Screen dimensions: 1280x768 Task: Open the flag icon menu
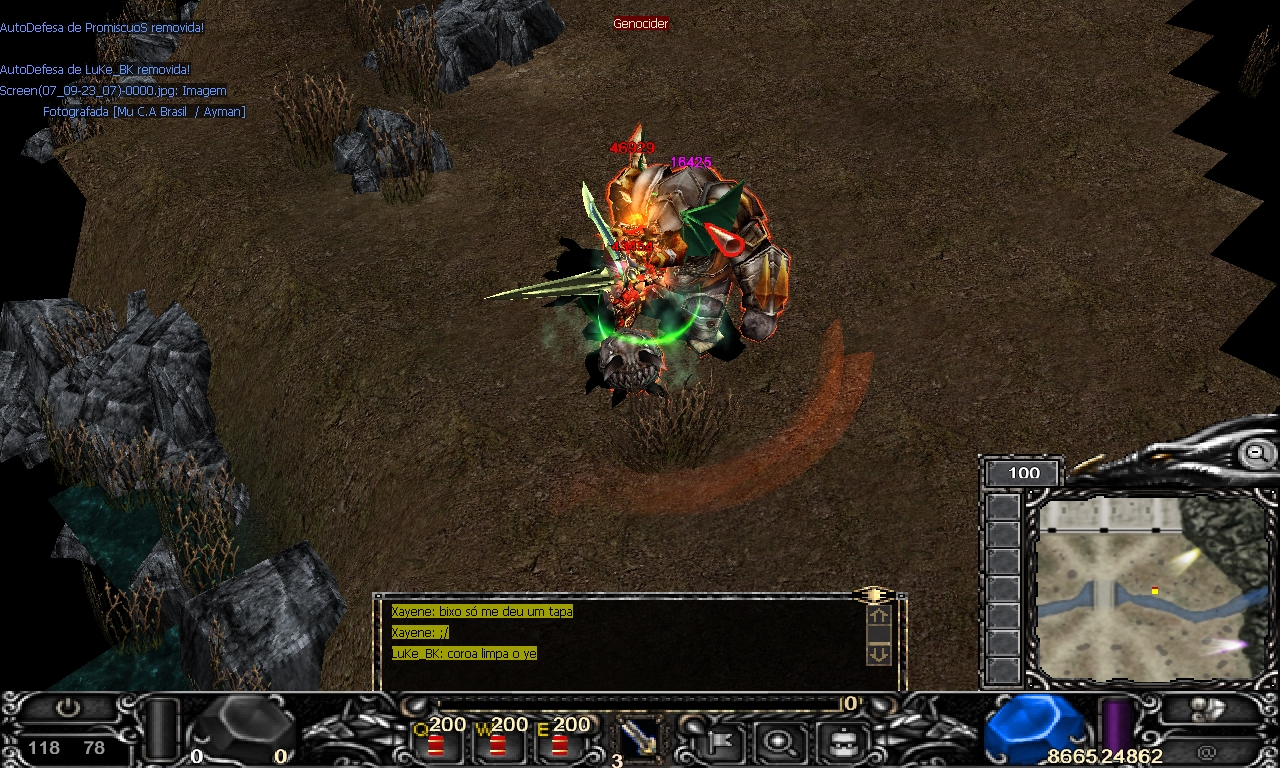click(718, 742)
